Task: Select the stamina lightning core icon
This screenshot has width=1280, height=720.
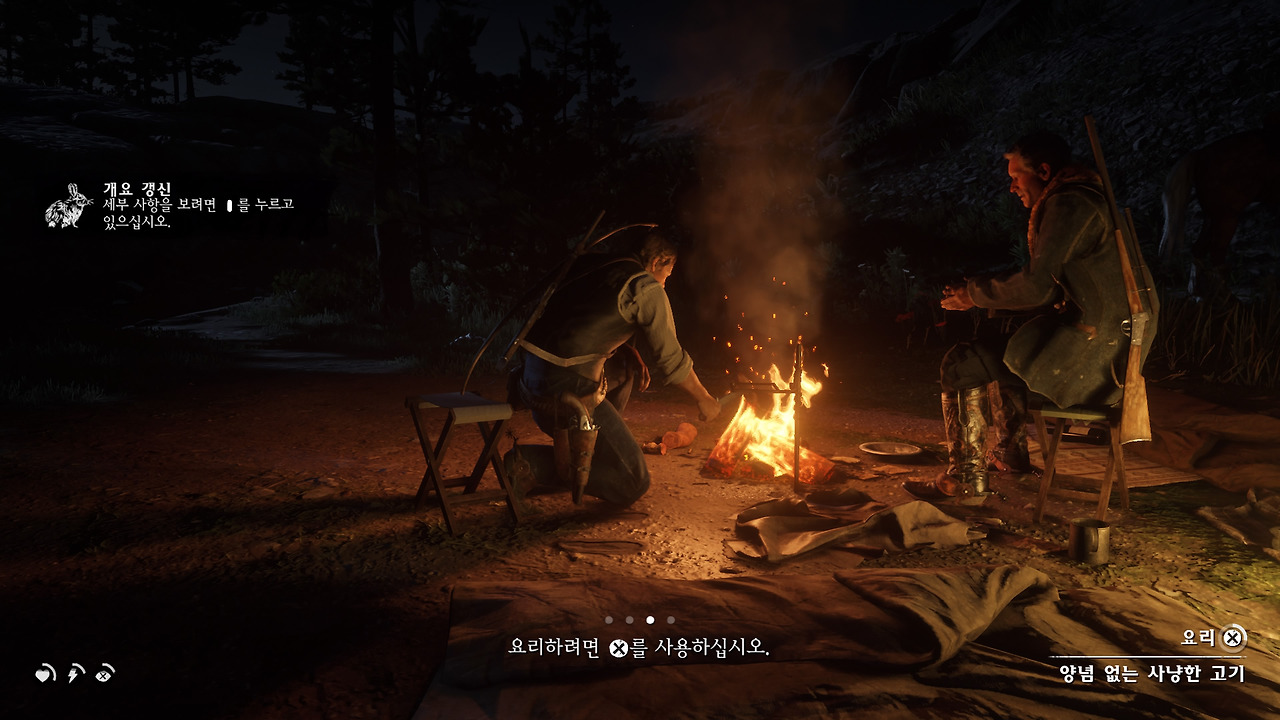Action: click(x=73, y=676)
